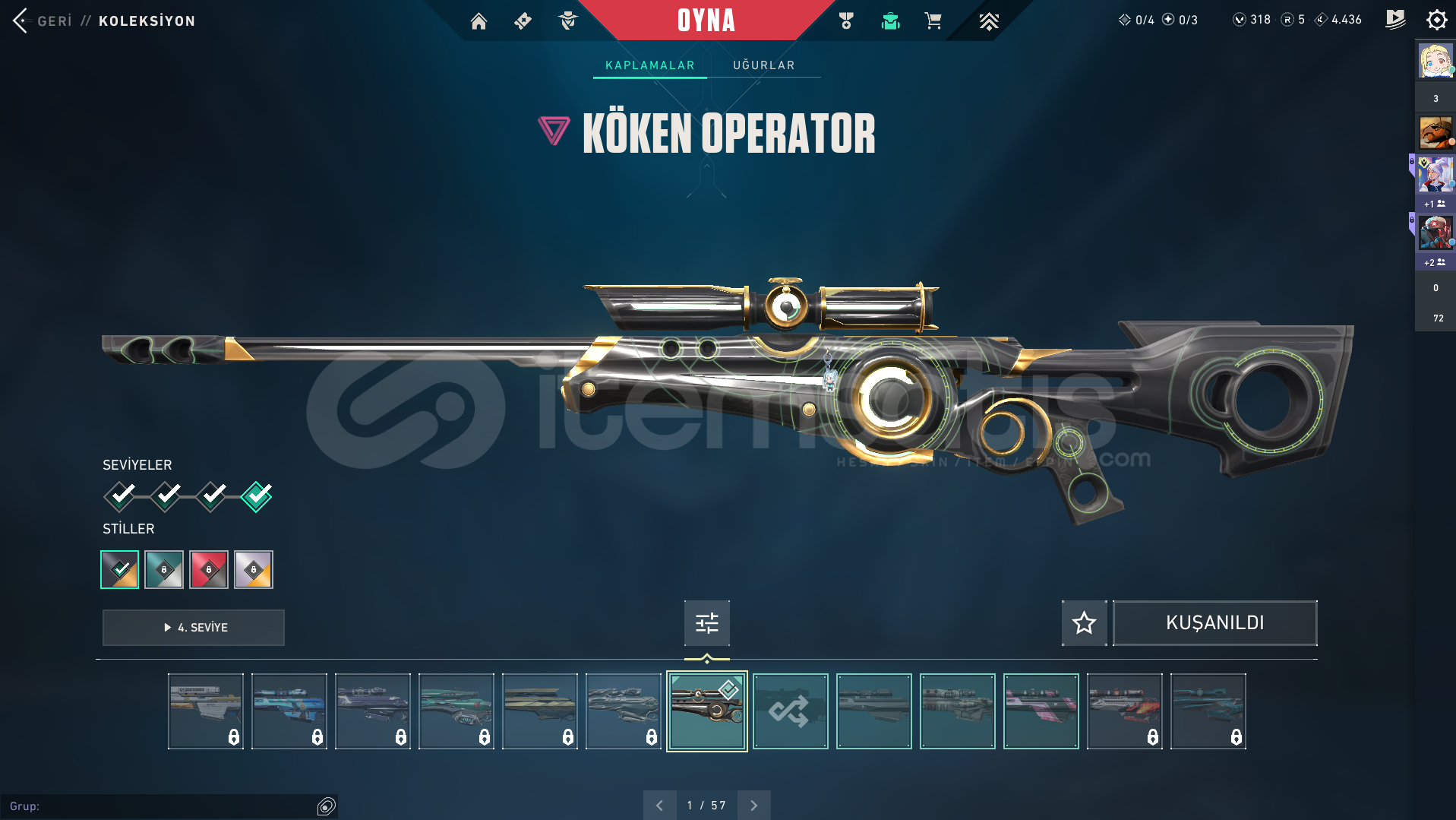Mark skin as favorite with star
Screen dimensions: 1456x820
[x=1084, y=623]
